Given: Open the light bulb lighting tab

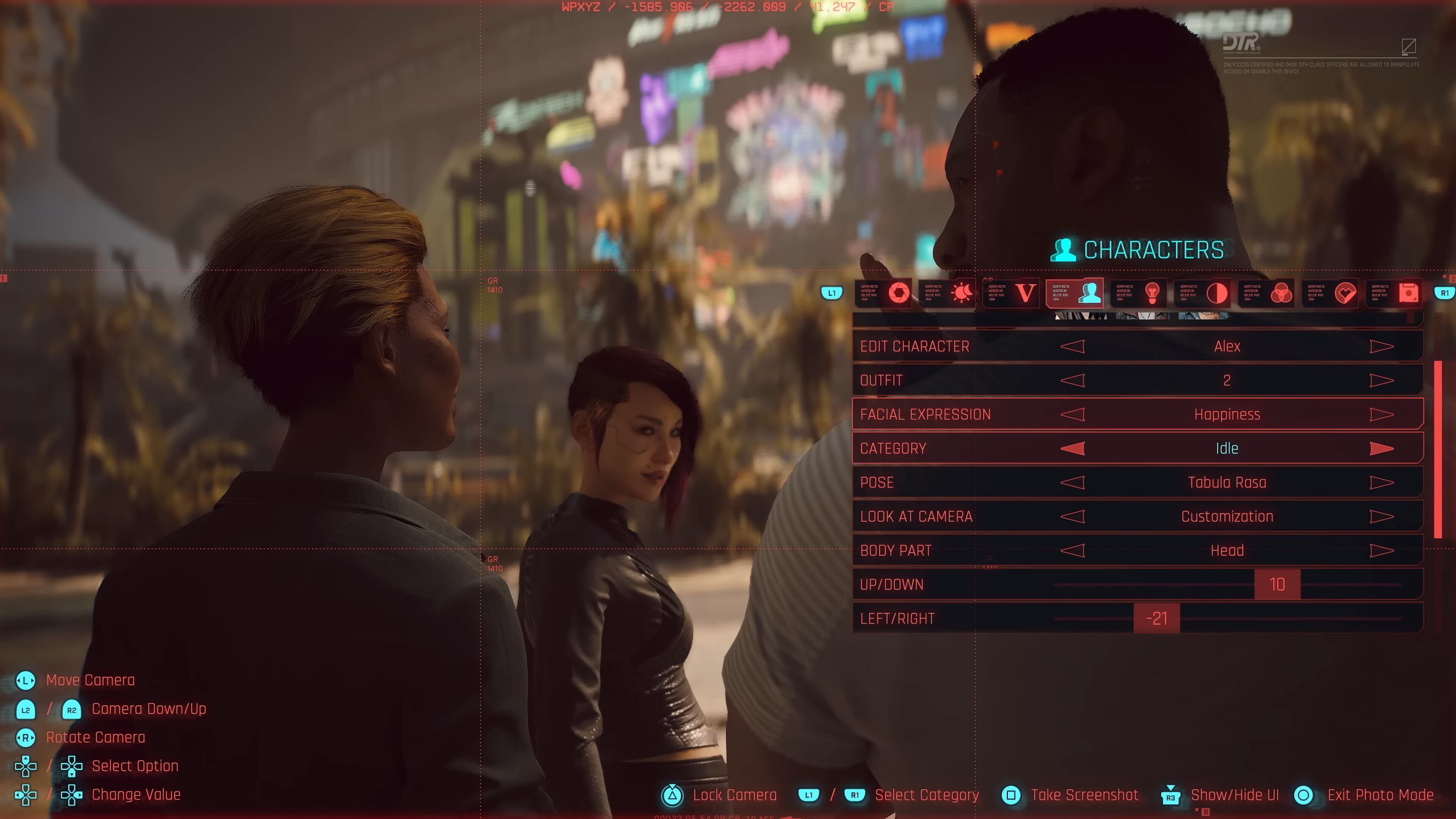Looking at the screenshot, I should coord(1152,293).
